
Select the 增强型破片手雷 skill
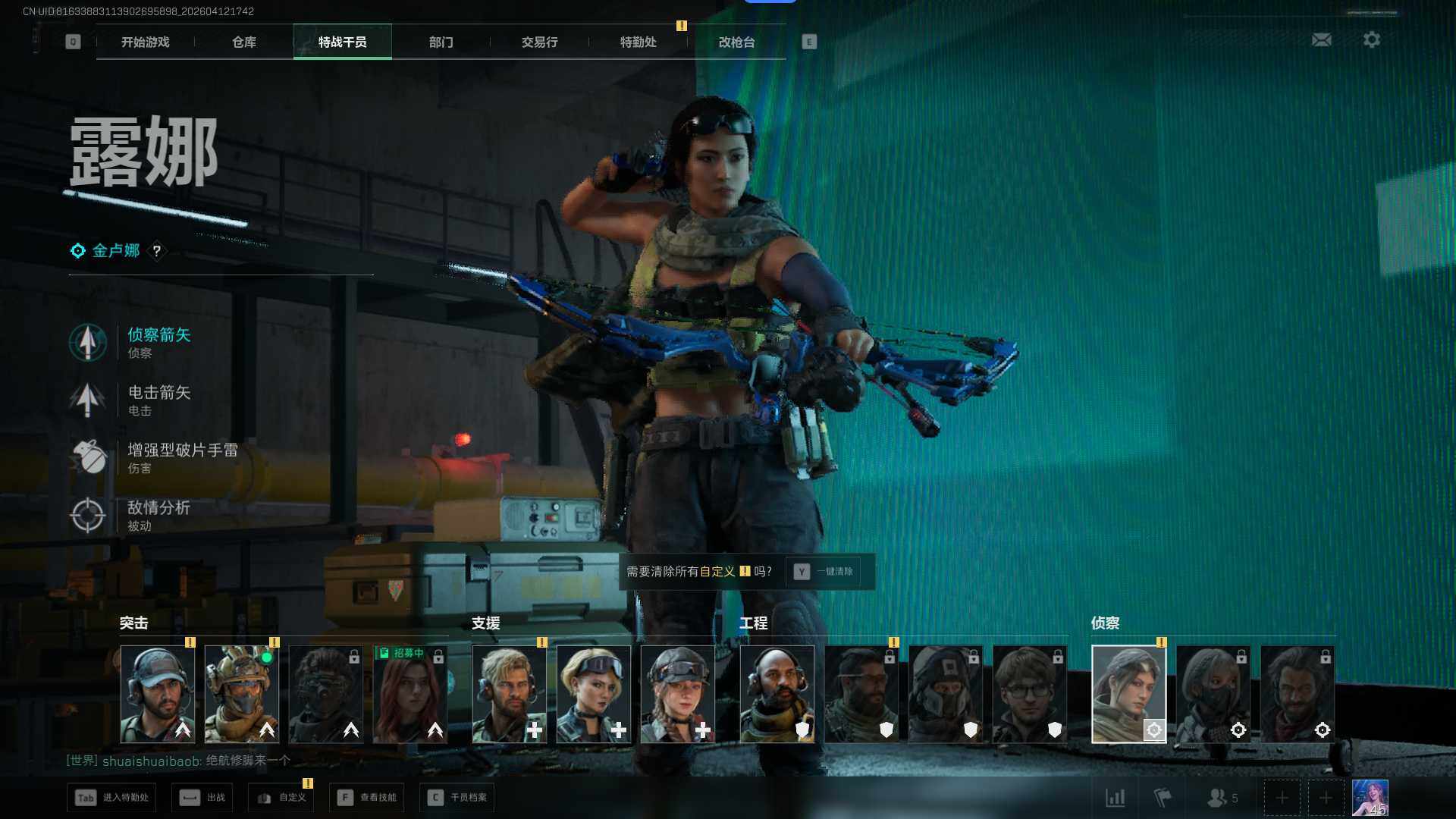click(x=180, y=457)
